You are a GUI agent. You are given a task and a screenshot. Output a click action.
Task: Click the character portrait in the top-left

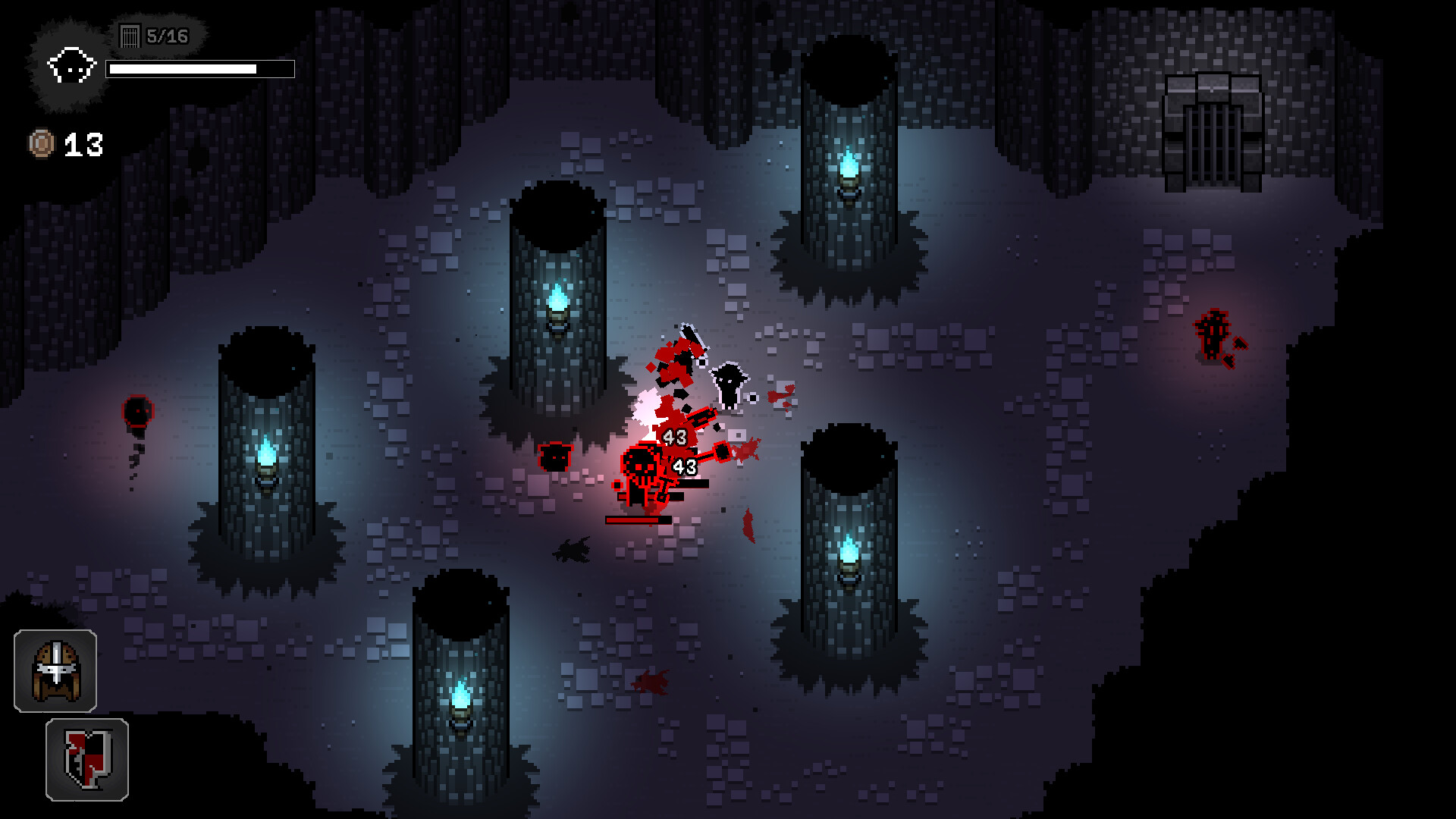point(71,64)
